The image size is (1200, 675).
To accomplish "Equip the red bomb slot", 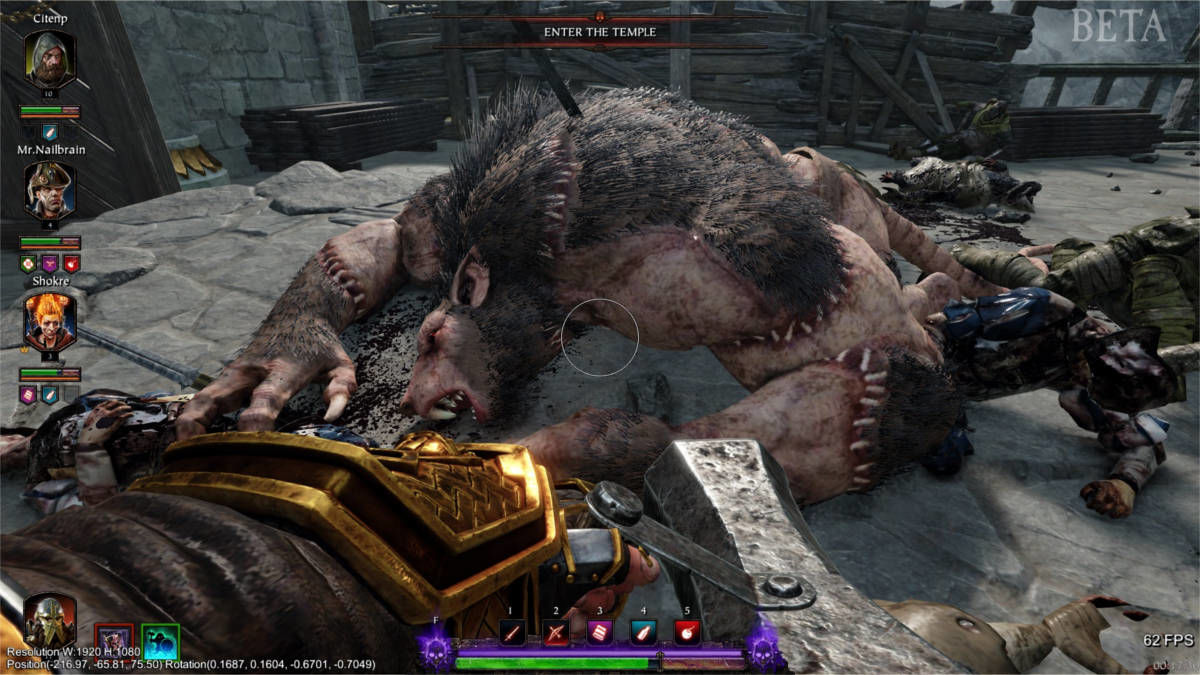I will point(687,632).
